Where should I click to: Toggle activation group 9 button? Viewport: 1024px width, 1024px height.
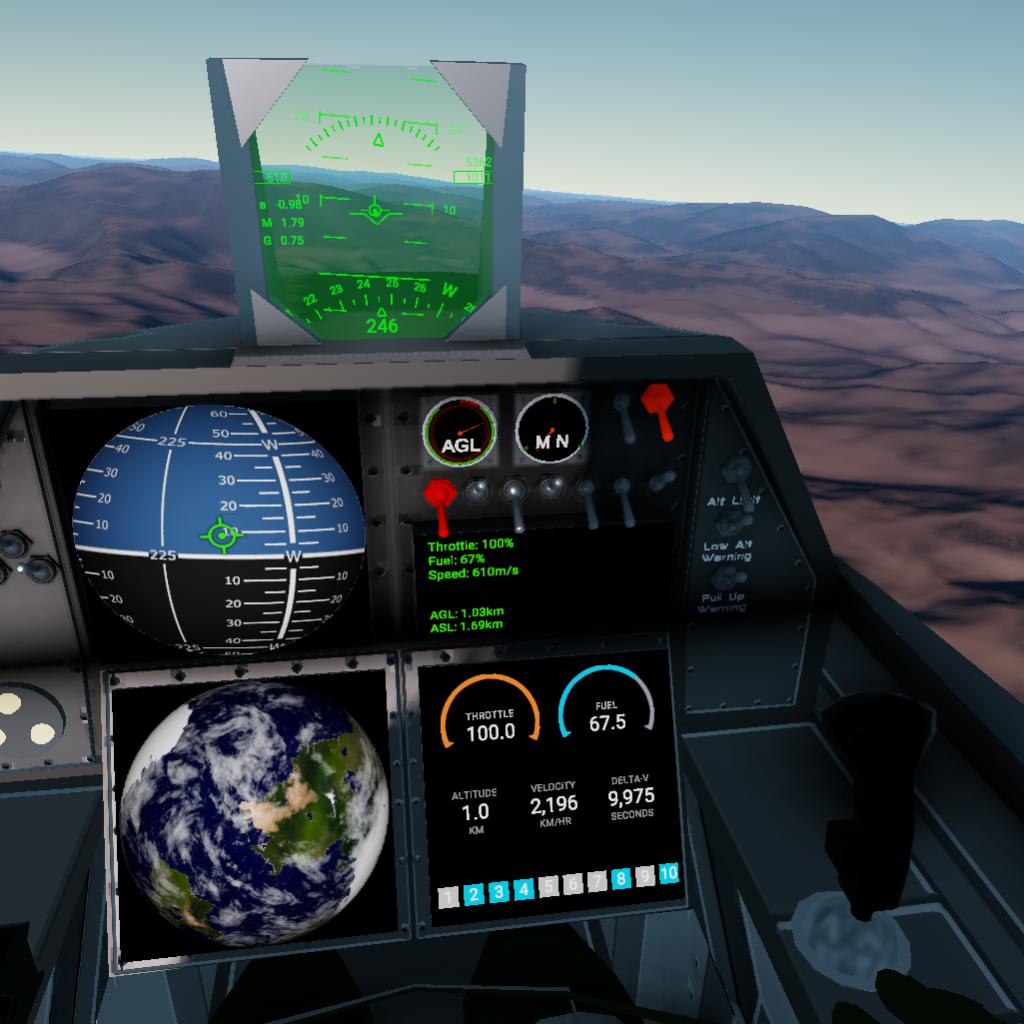click(645, 876)
